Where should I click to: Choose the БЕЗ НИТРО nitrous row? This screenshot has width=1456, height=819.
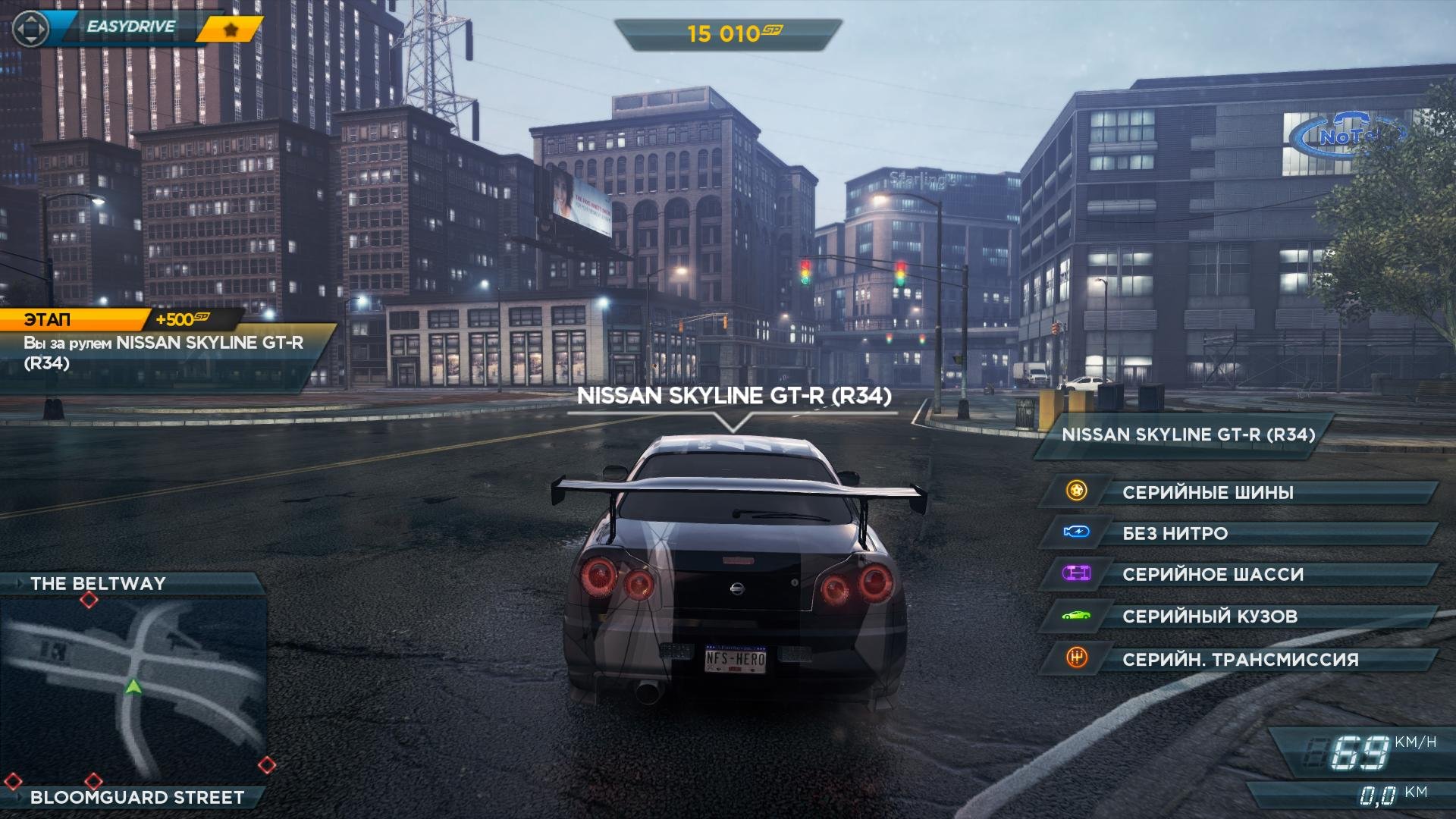coord(1239,533)
